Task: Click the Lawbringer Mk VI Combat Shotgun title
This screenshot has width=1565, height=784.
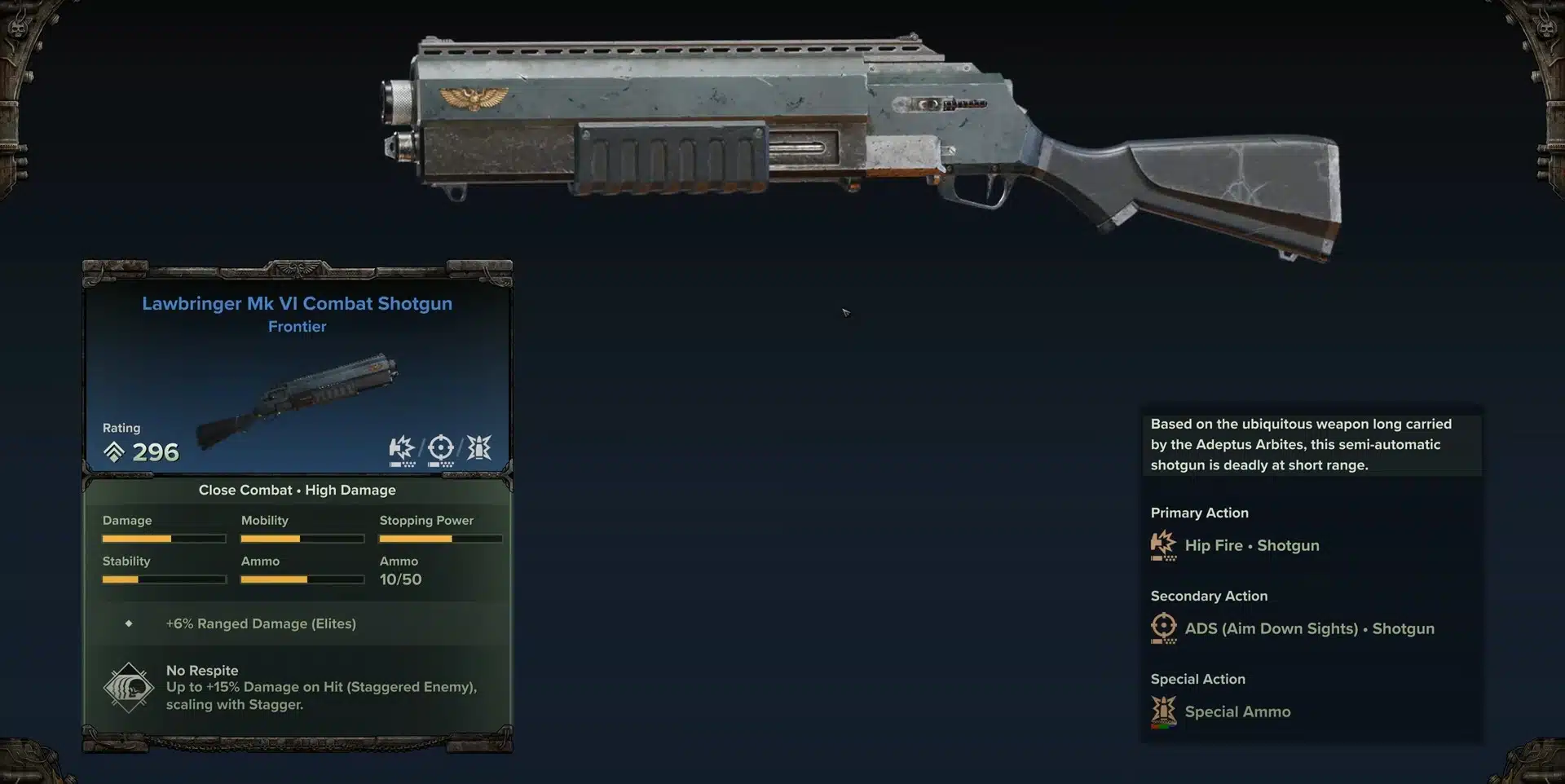Action: point(297,303)
